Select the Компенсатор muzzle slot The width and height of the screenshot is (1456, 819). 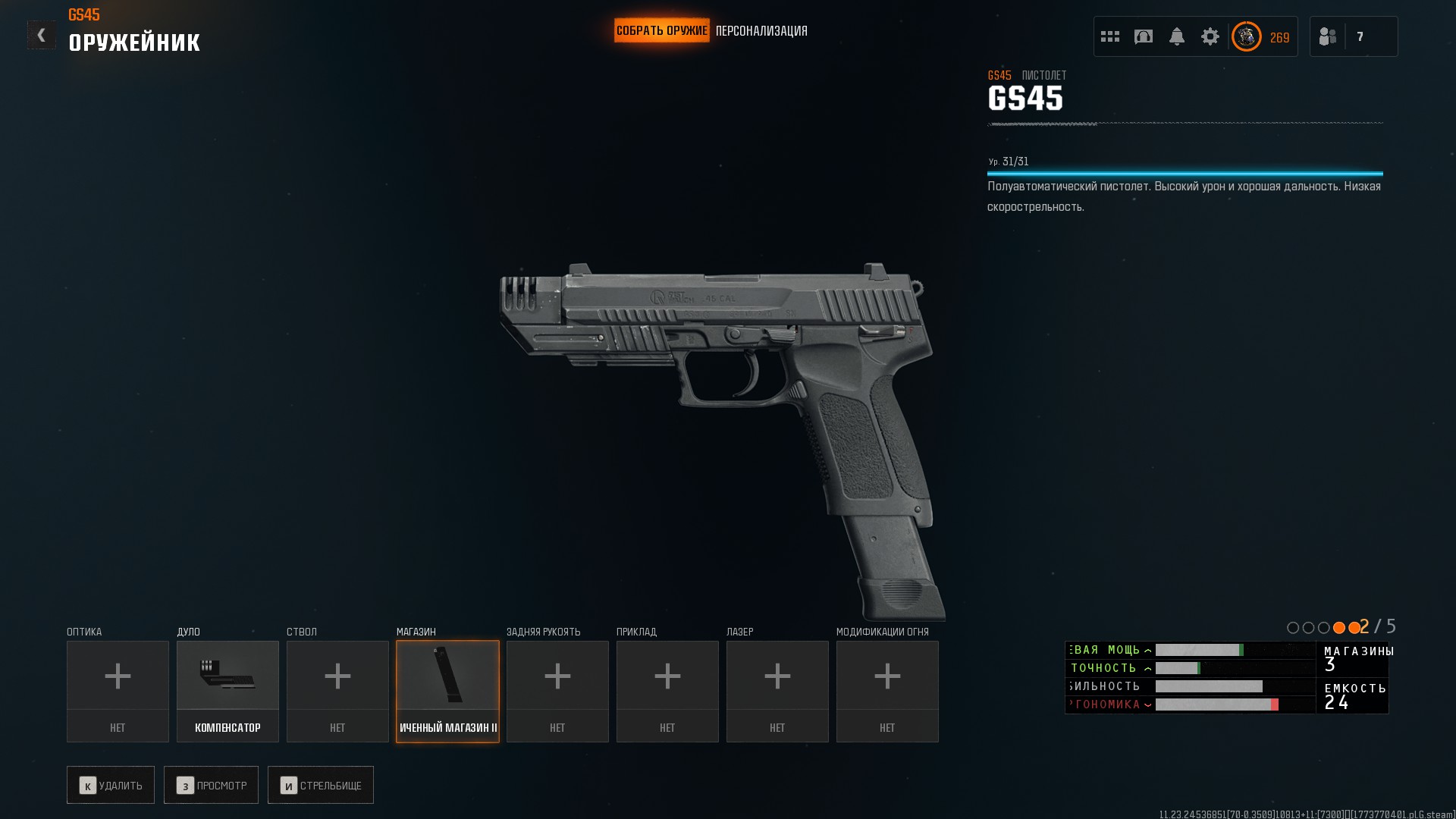tap(227, 691)
